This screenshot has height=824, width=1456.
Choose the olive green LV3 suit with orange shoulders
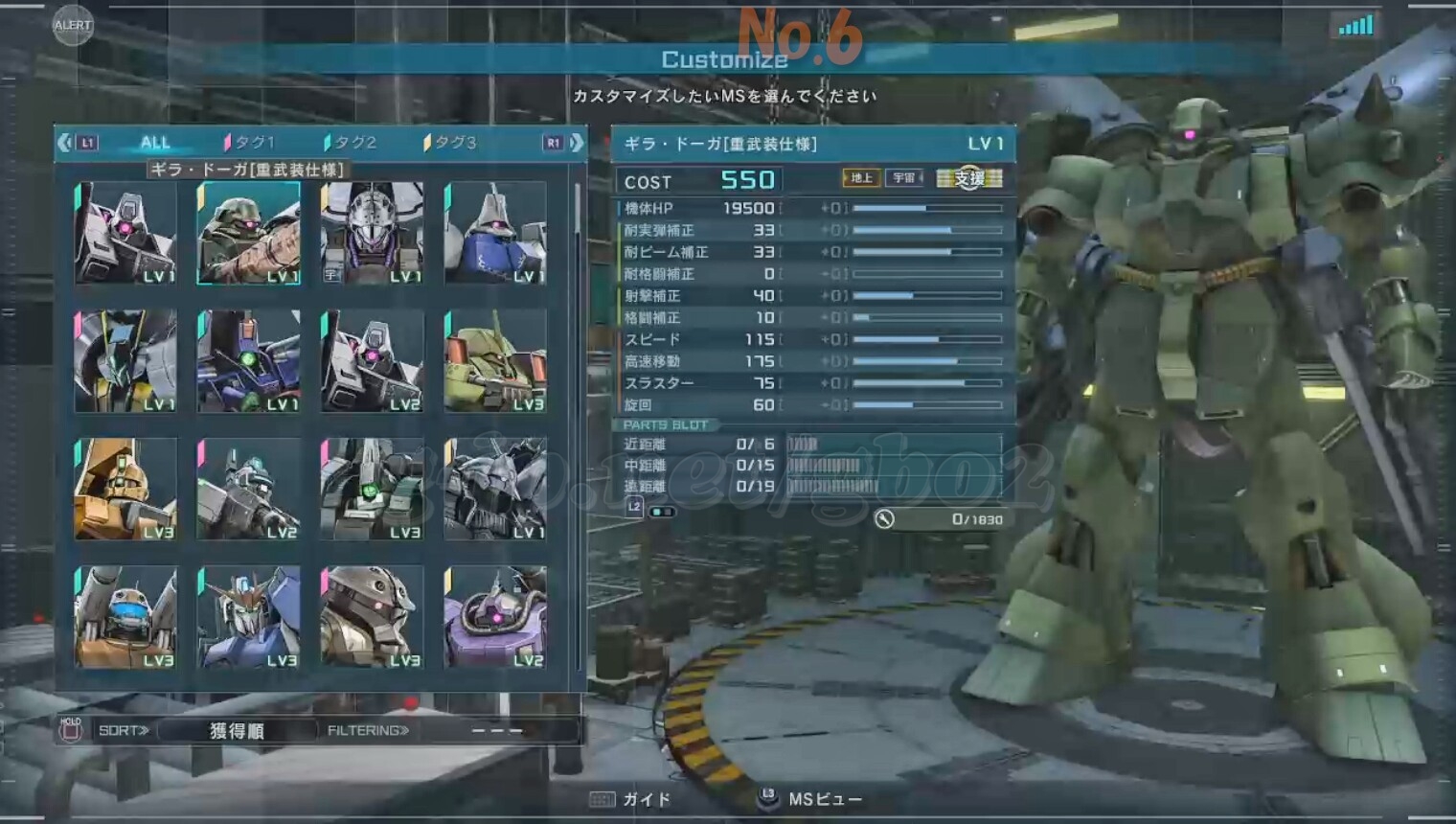pyautogui.click(x=495, y=361)
